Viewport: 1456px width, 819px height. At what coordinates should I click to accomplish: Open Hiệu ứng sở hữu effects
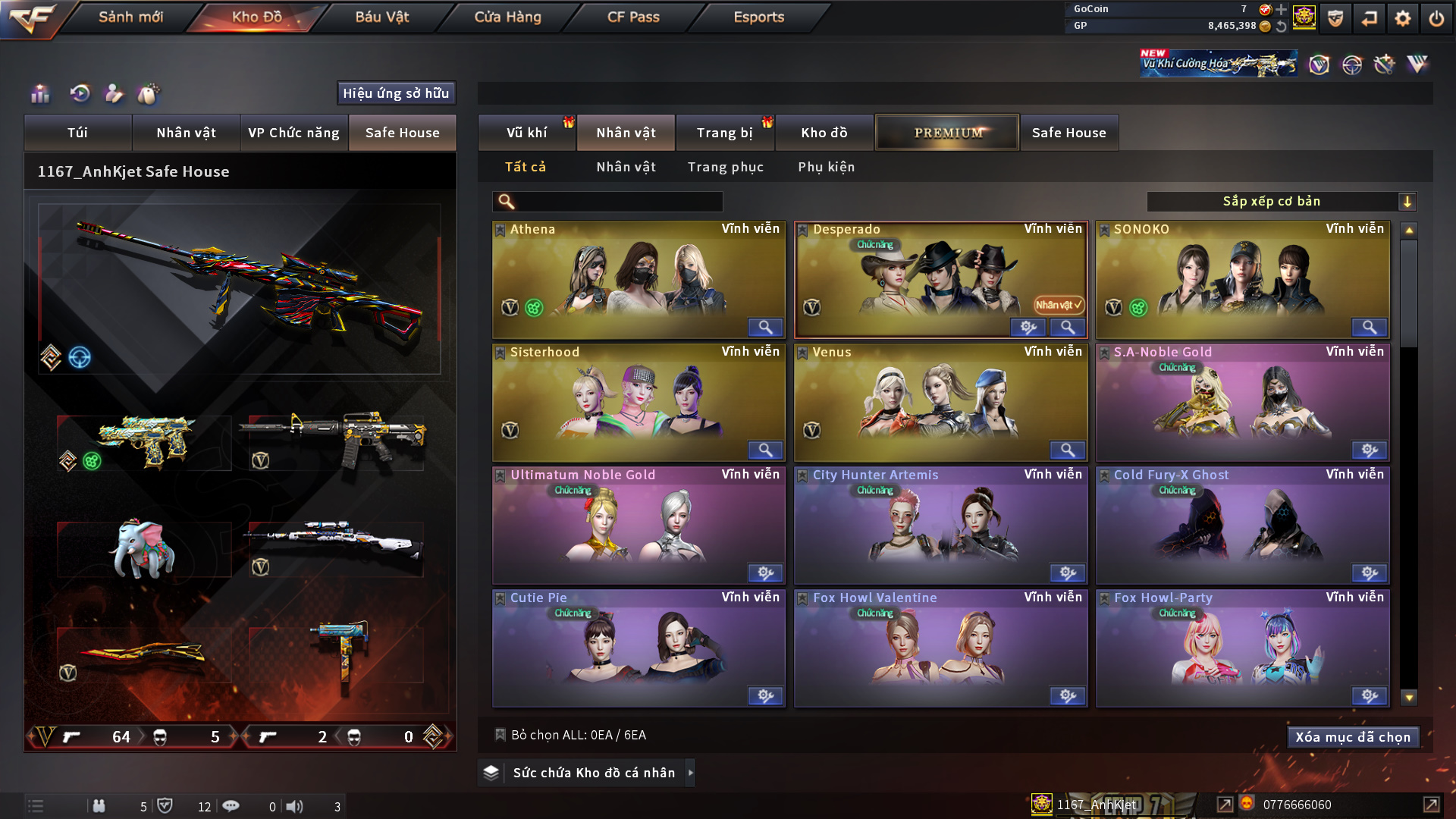[396, 93]
